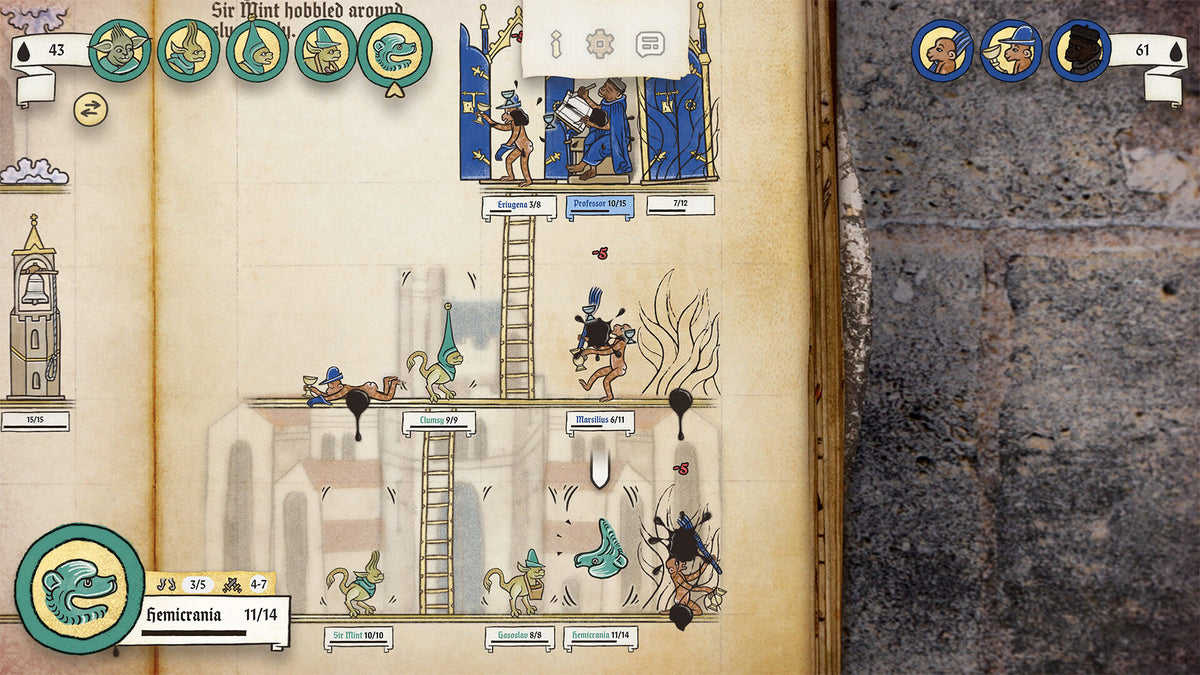Select the Eriugena 3/8 unit label

(519, 206)
